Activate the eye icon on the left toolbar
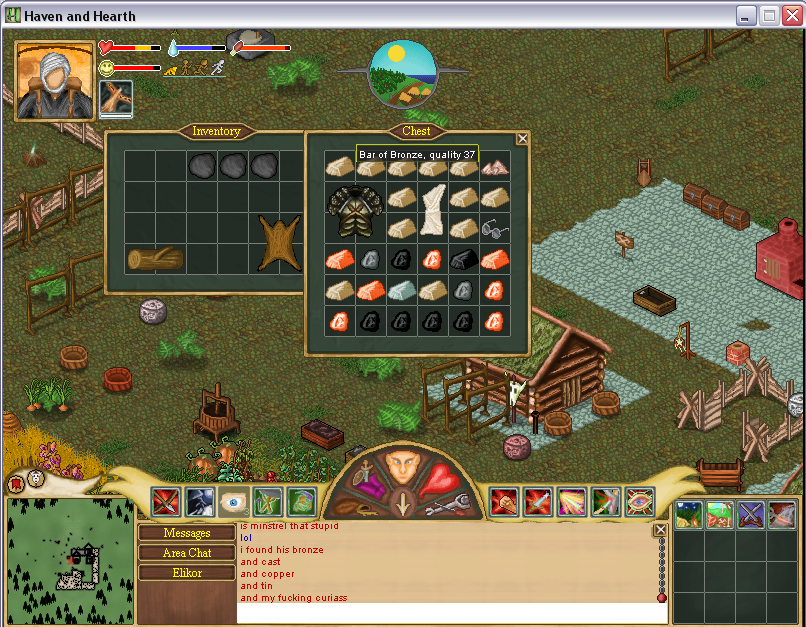Viewport: 806px width, 627px height. [233, 501]
